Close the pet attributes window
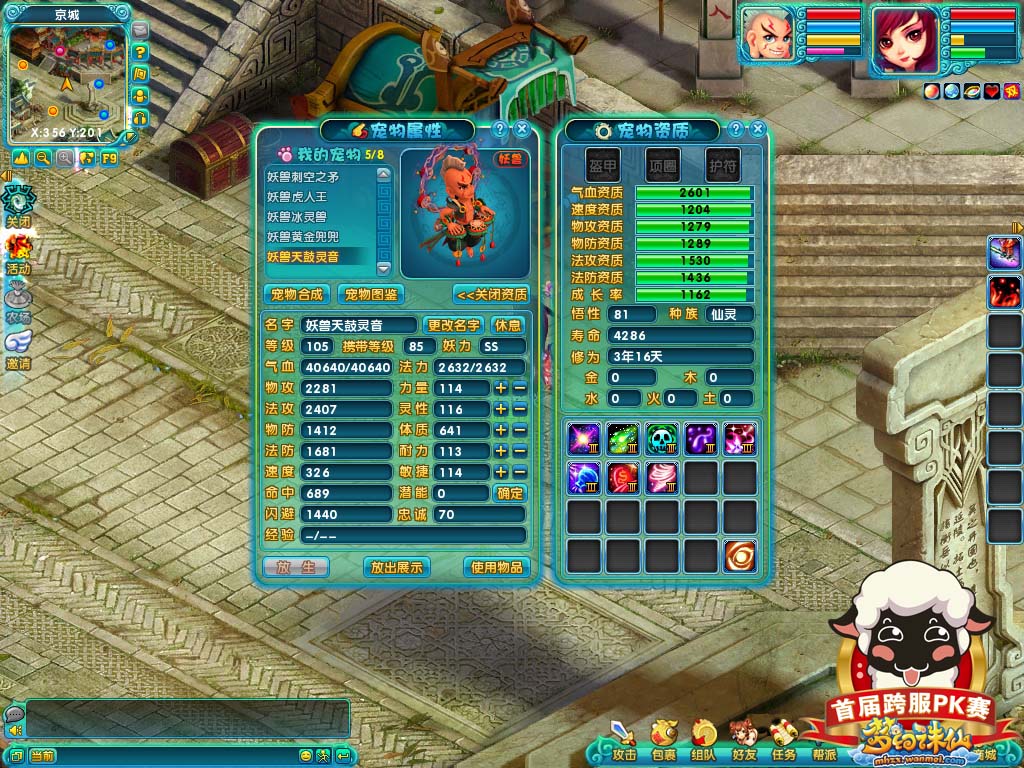The image size is (1024, 768). pyautogui.click(x=522, y=130)
